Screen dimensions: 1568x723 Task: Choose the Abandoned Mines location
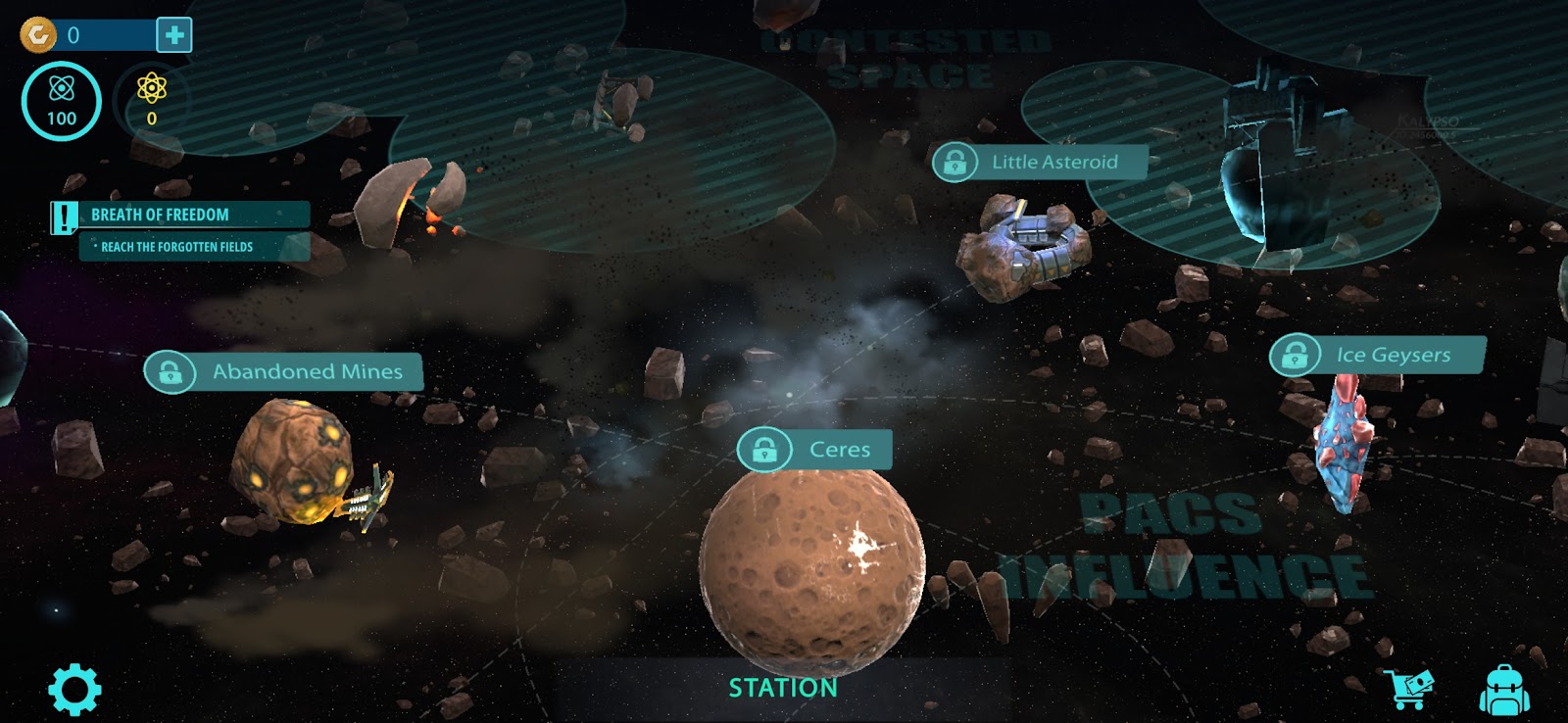(x=284, y=372)
